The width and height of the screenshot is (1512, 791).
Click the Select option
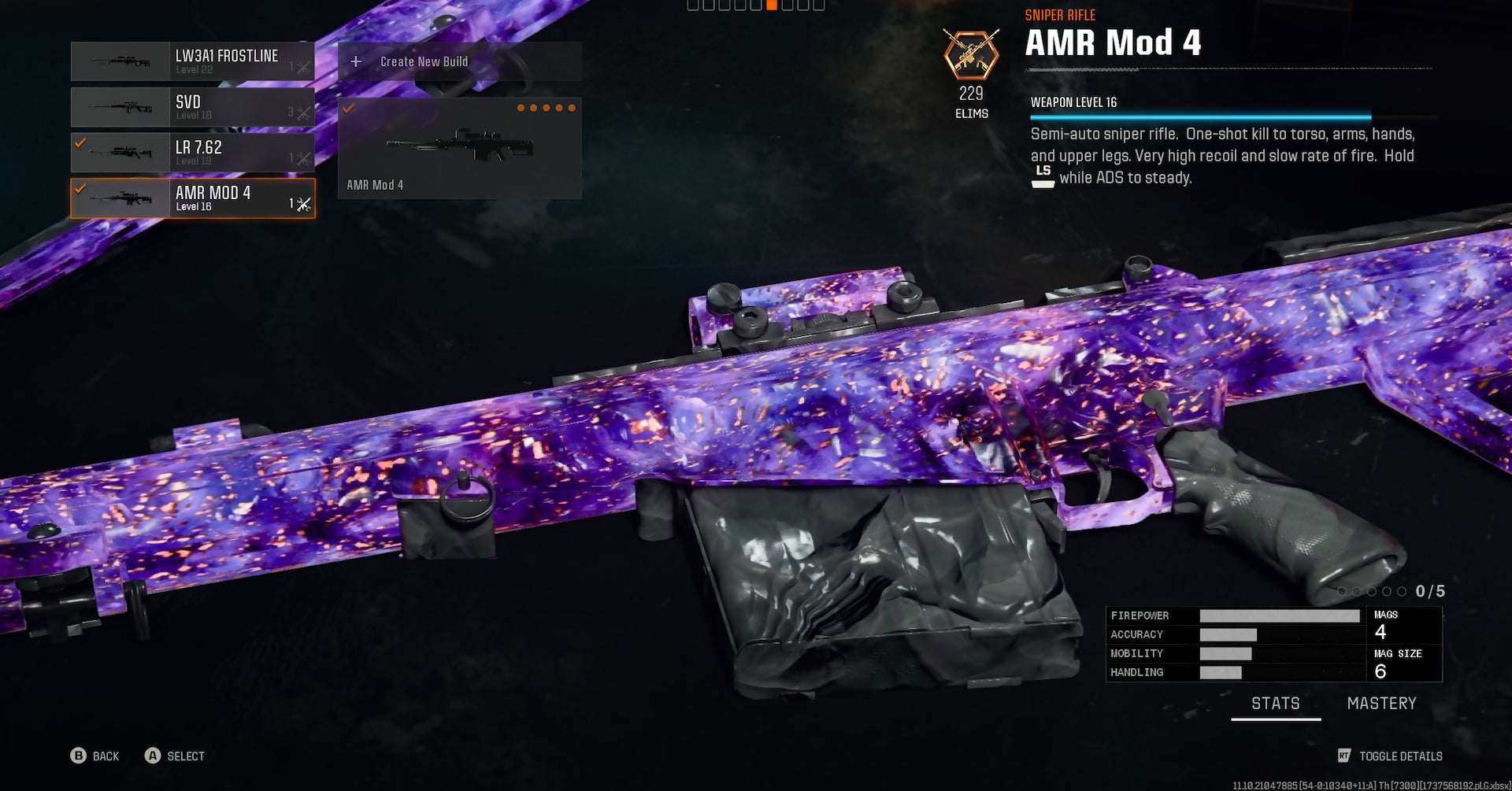click(x=175, y=756)
